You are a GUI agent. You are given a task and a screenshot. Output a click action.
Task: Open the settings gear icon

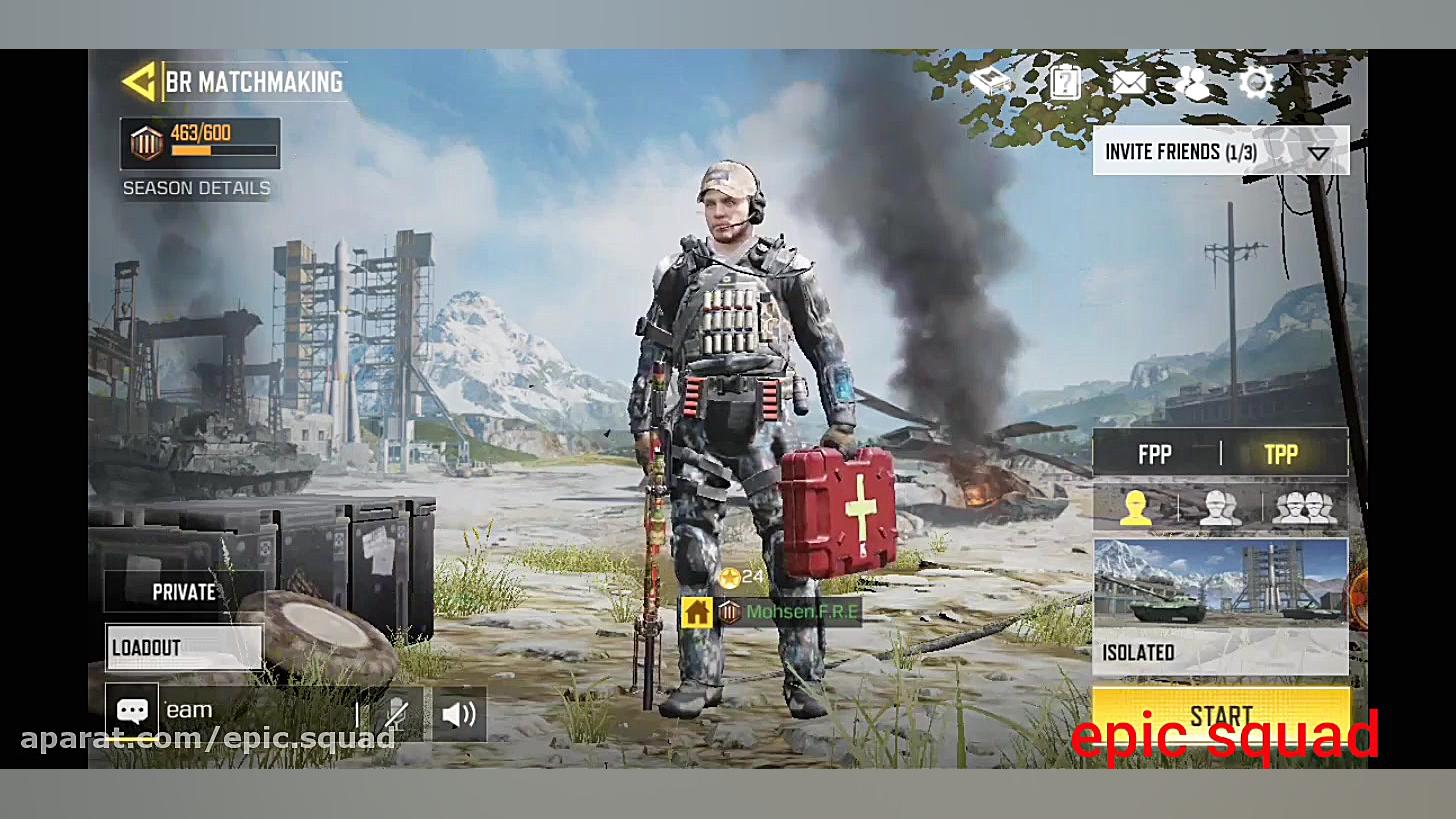pos(1256,84)
